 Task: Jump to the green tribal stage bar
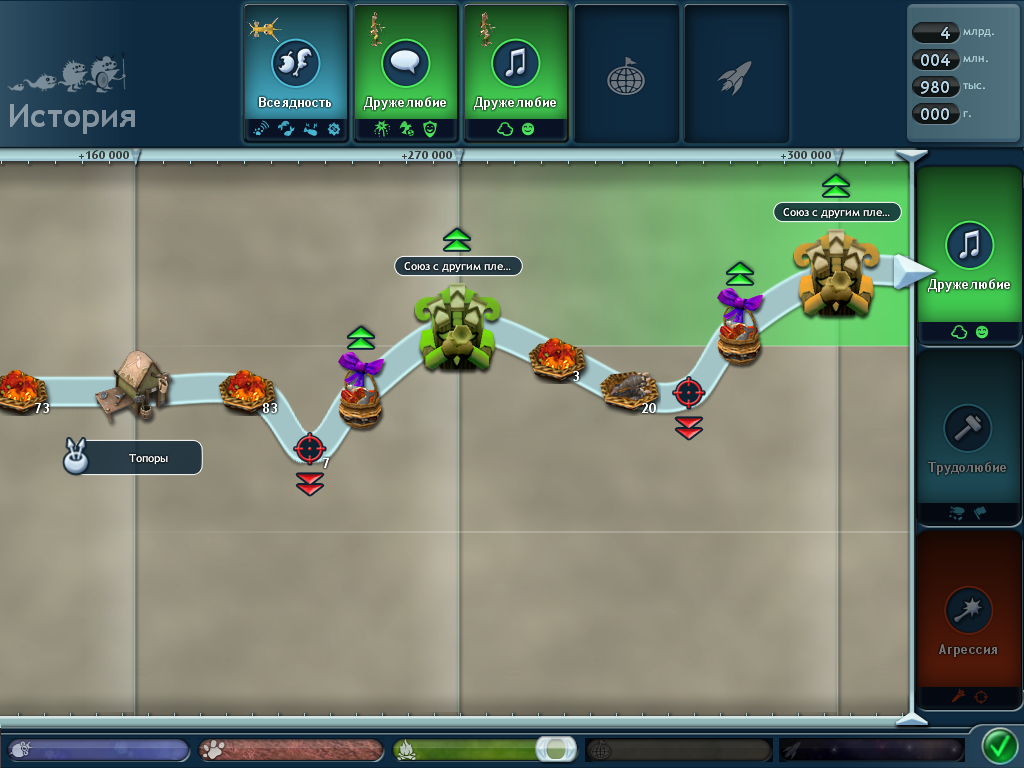click(485, 750)
